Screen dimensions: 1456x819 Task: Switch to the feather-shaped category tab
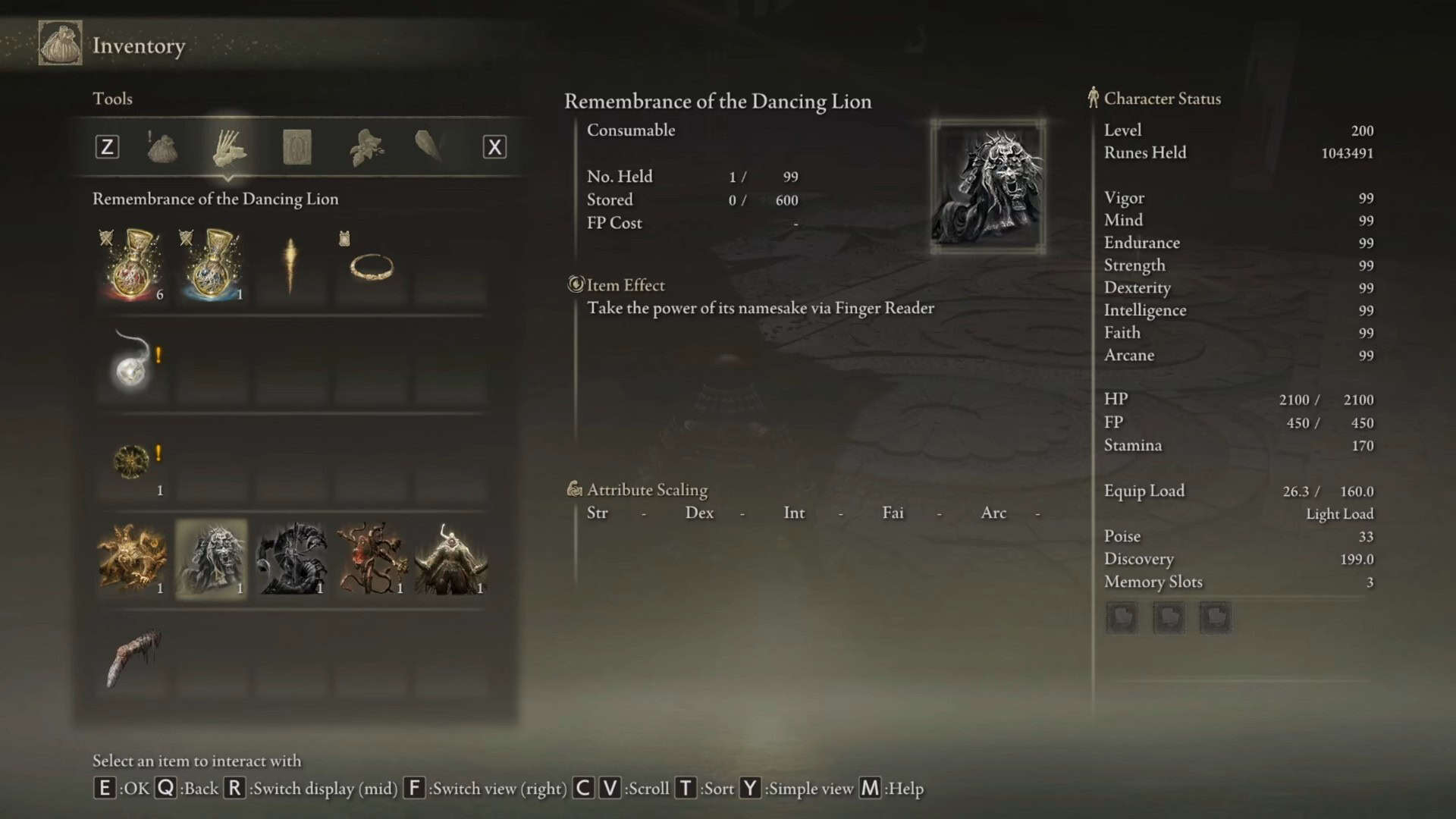pos(428,146)
